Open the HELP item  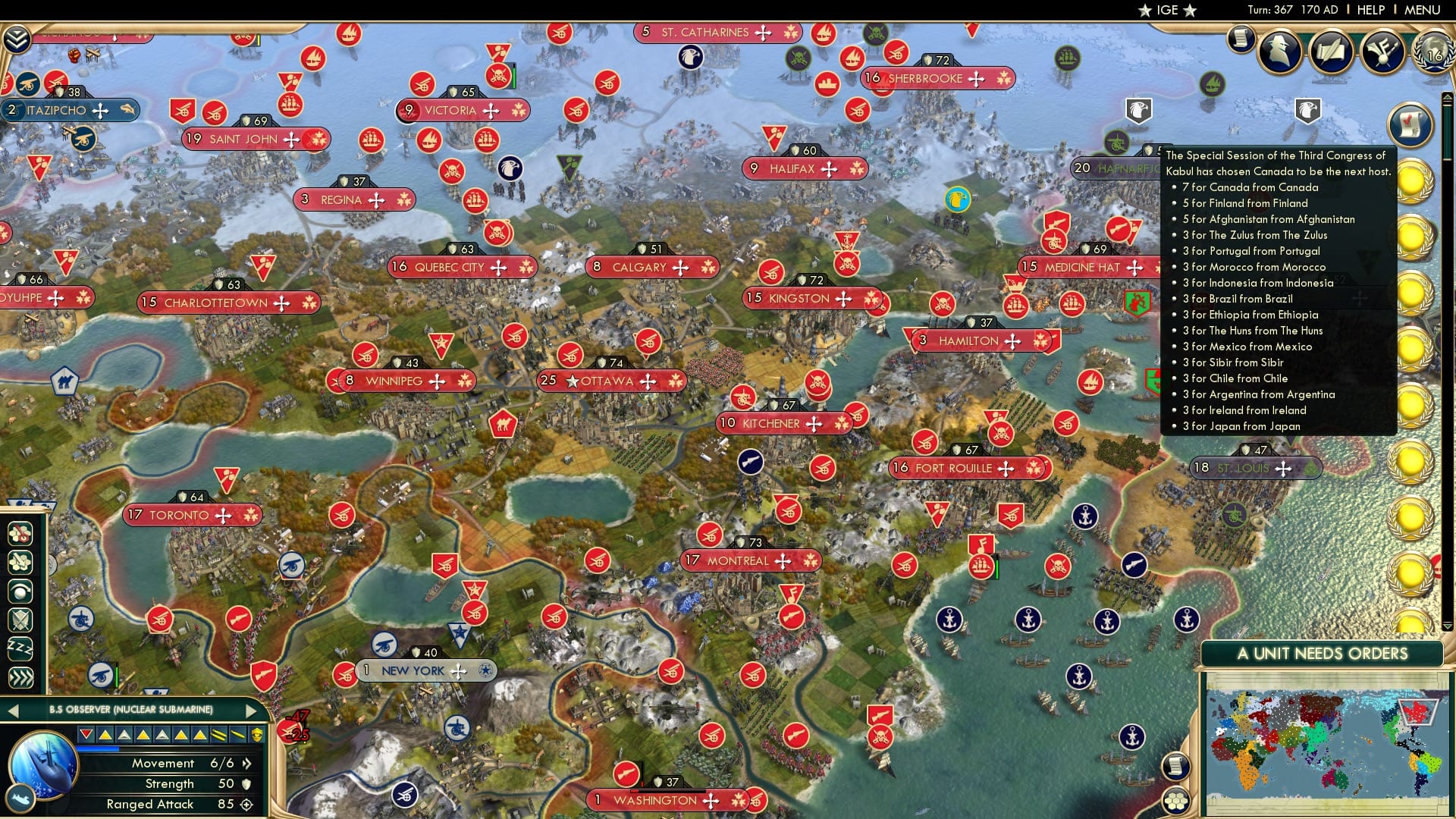[x=1370, y=9]
